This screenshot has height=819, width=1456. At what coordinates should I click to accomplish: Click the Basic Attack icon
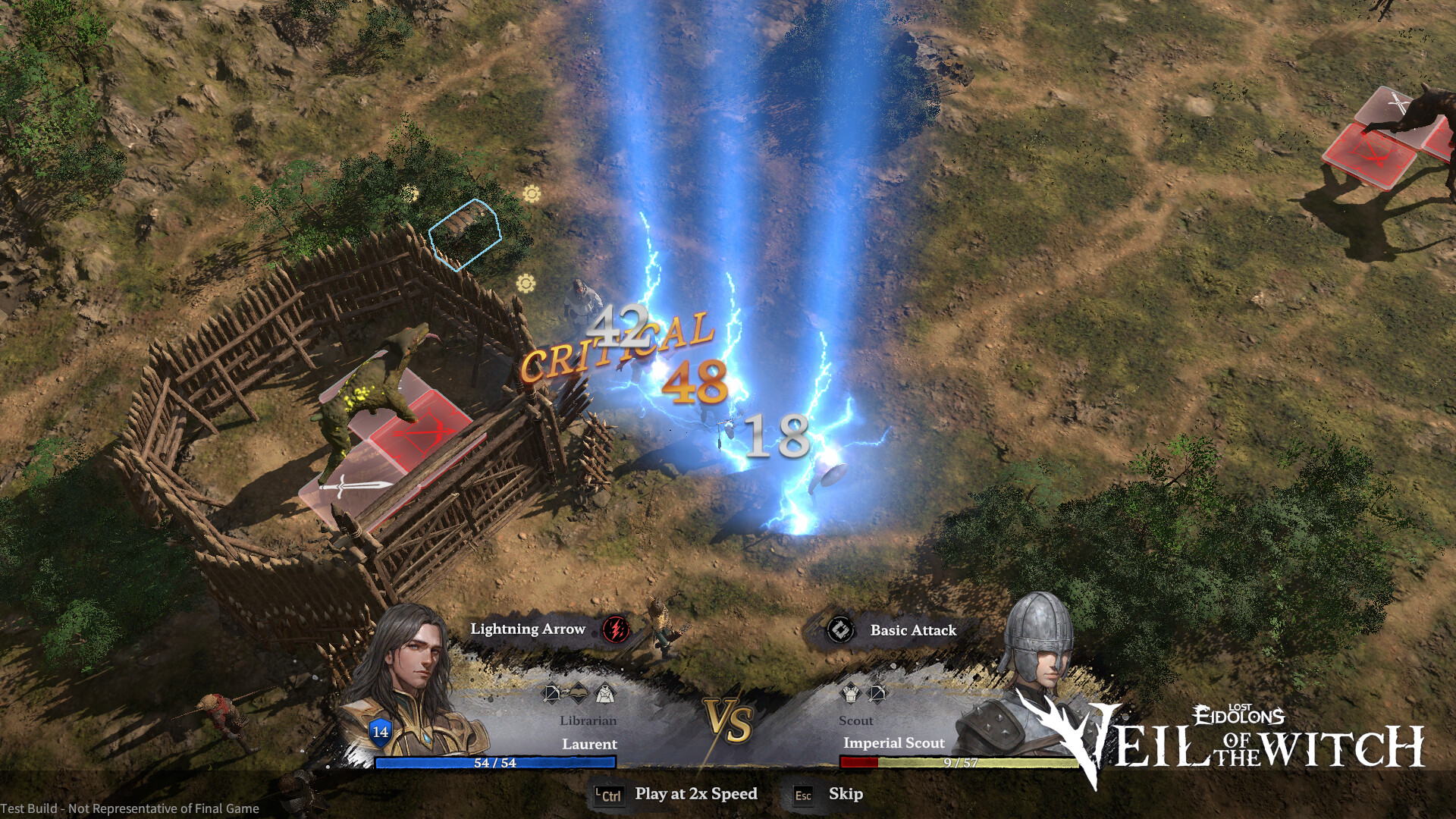point(839,630)
